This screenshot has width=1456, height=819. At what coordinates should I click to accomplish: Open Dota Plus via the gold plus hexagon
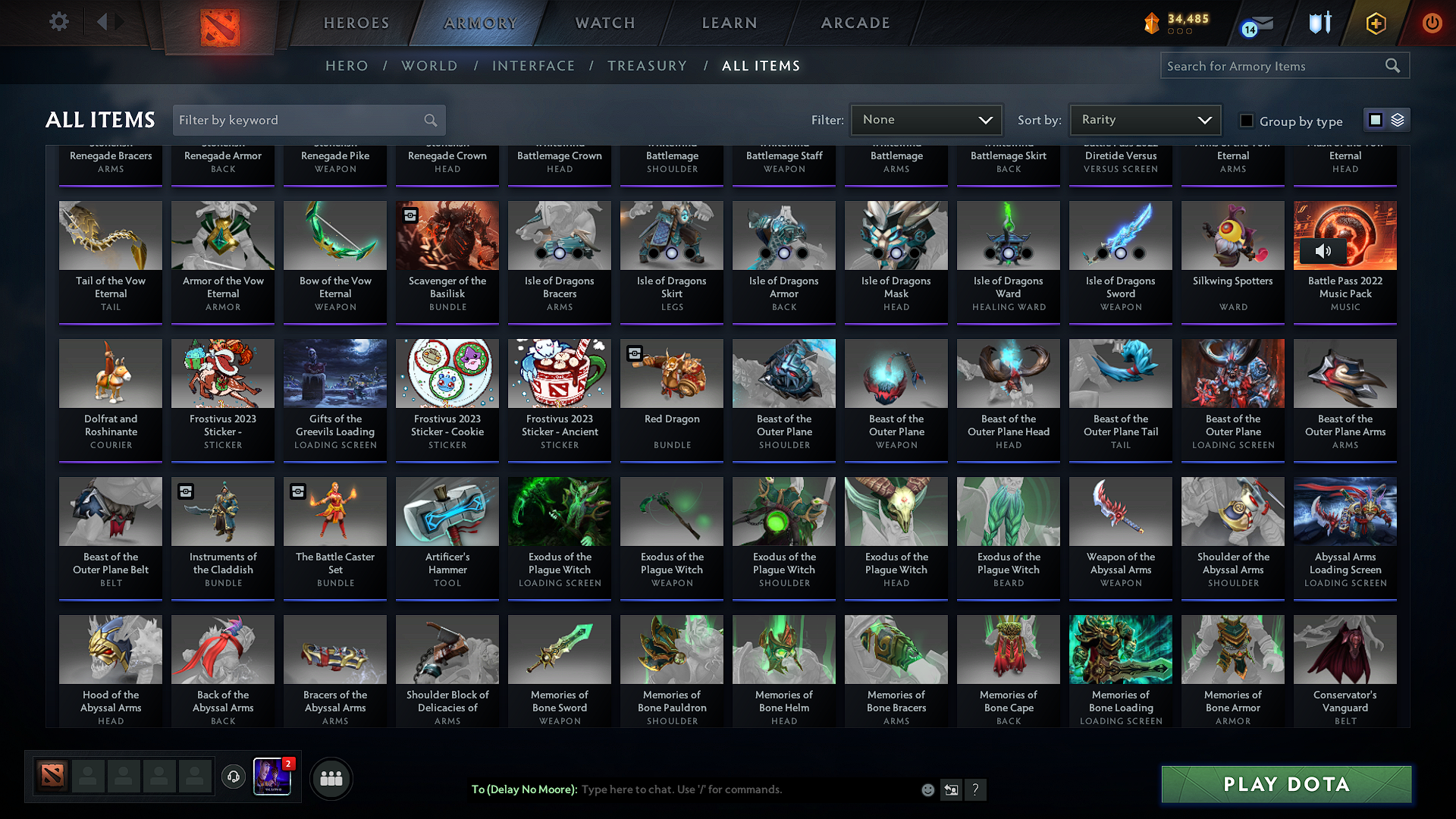1375,23
